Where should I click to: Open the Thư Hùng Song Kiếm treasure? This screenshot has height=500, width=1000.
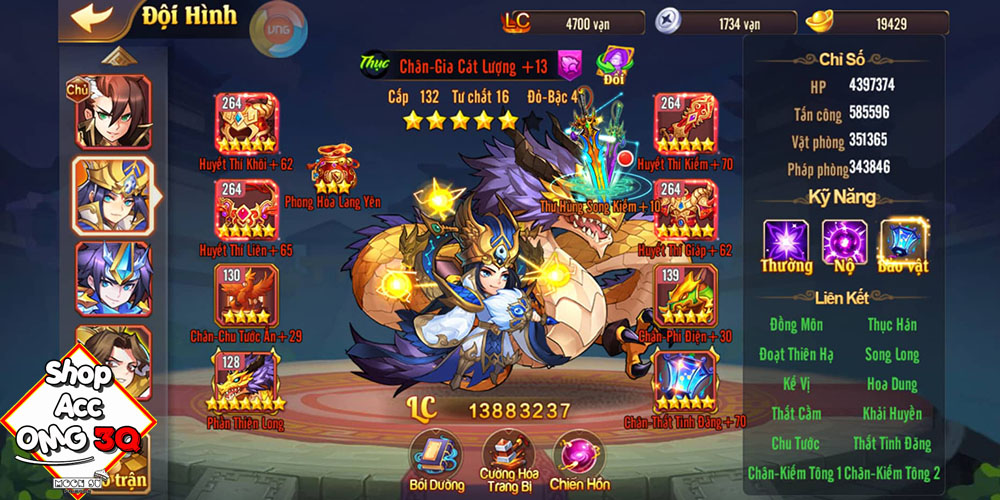603,160
